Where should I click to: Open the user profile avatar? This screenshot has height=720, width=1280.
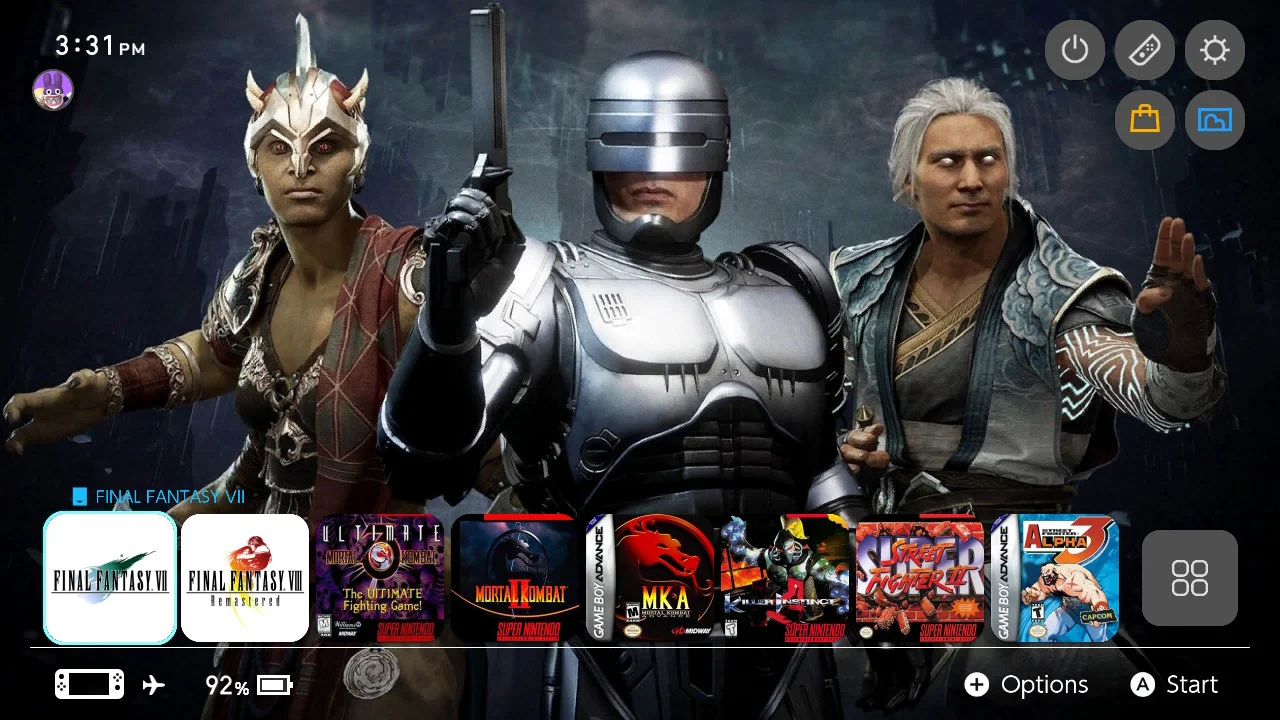click(x=53, y=89)
